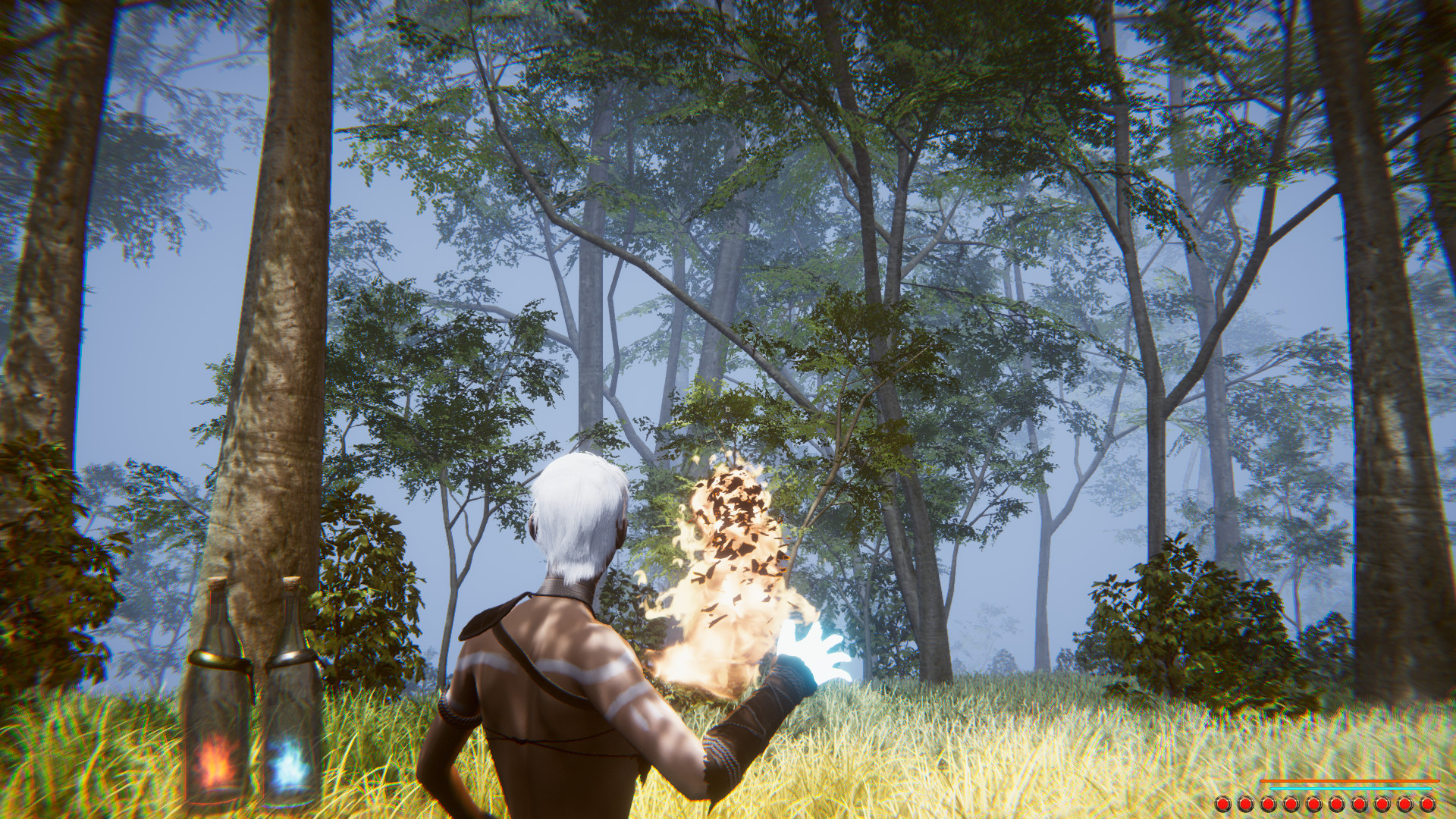Toggle the fourth red health orb
1456x819 pixels.
point(1291,803)
